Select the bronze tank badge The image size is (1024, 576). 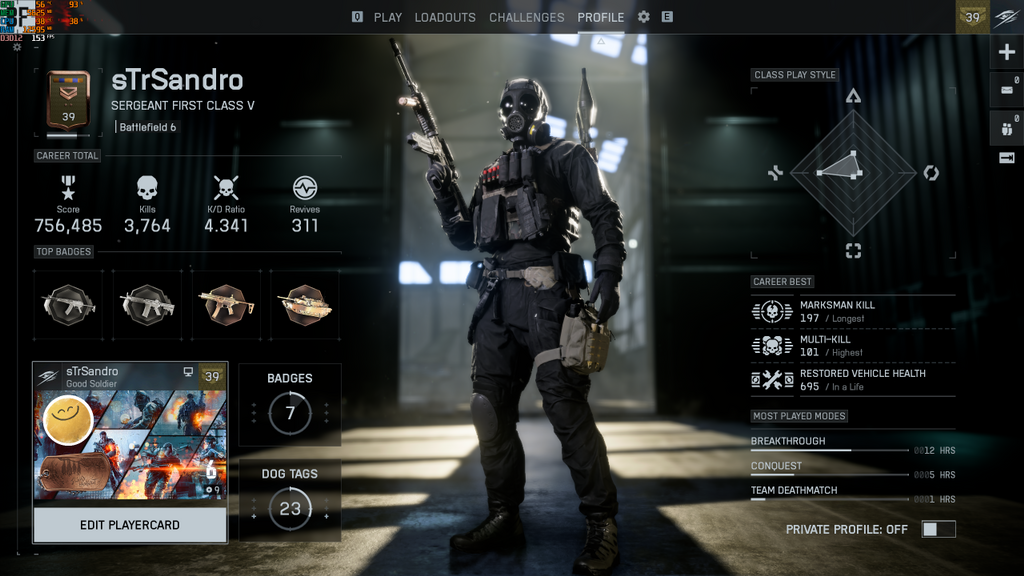(x=305, y=304)
